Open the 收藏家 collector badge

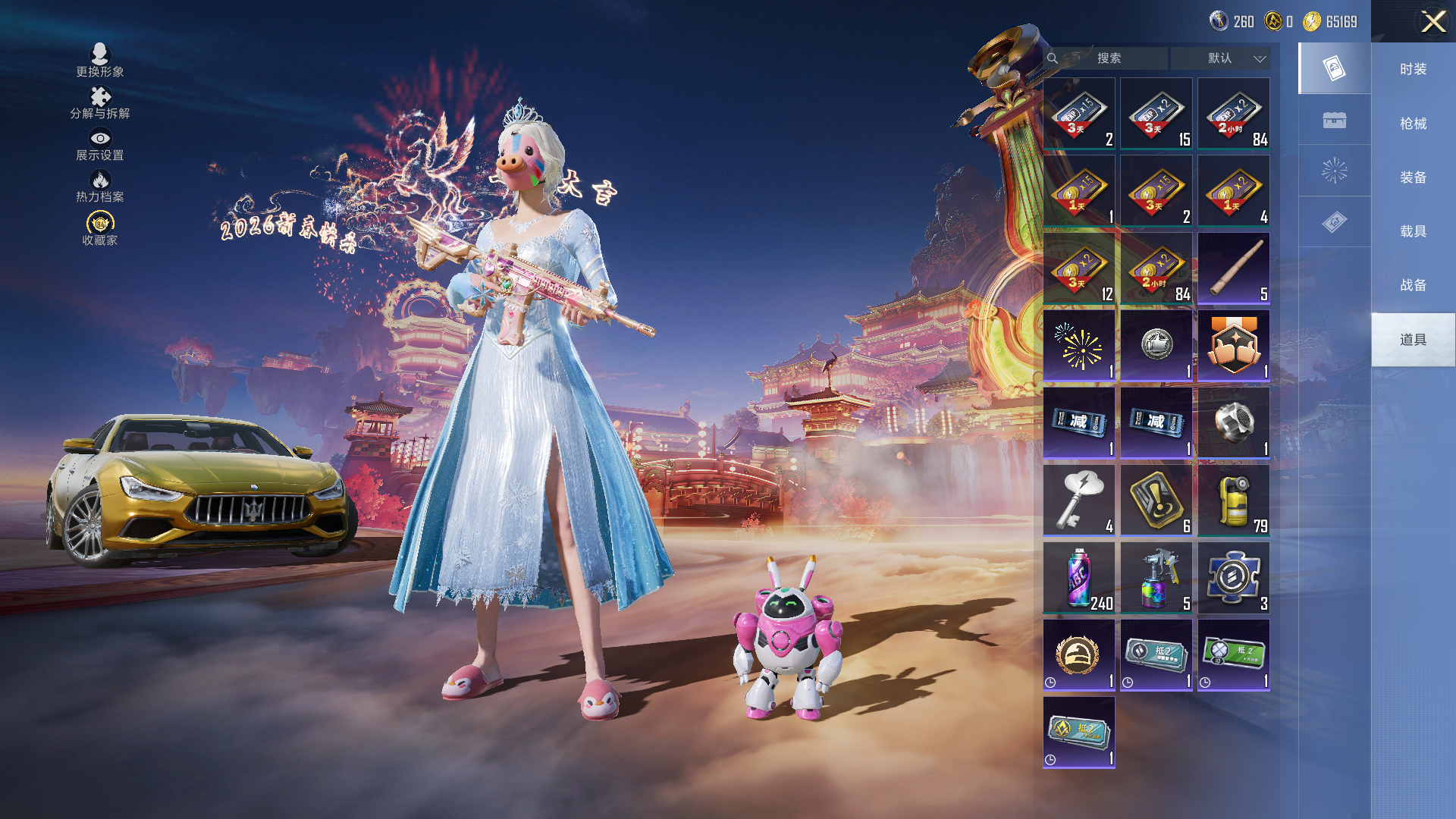[x=100, y=229]
